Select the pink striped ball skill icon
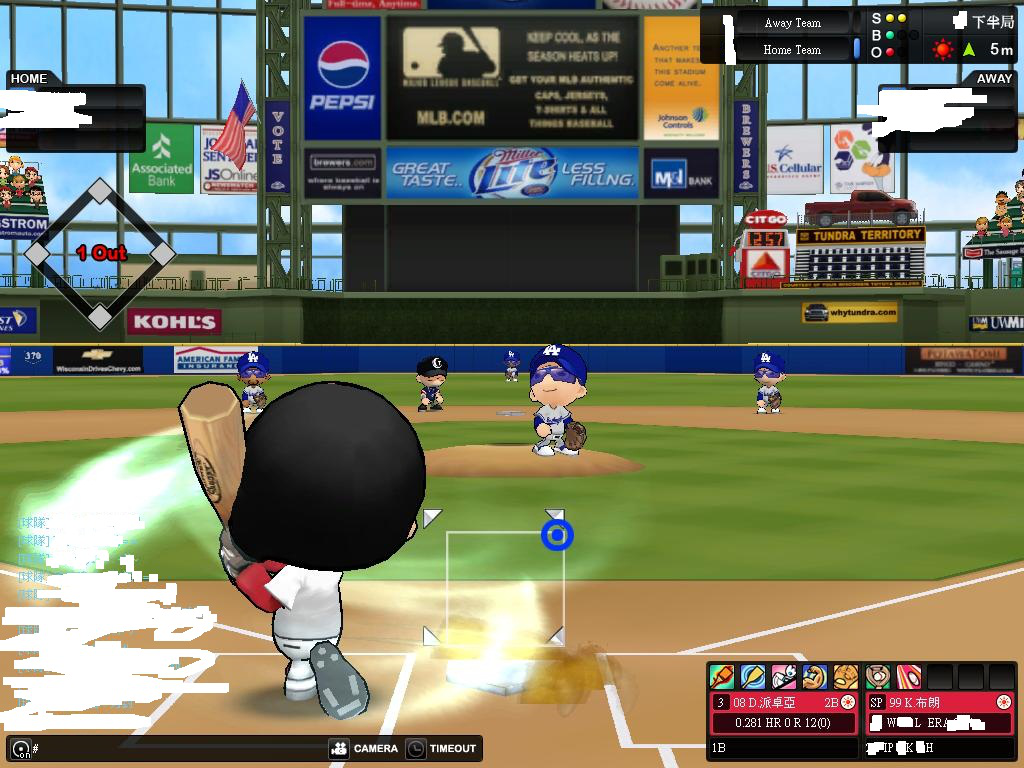The height and width of the screenshot is (768, 1024). tap(908, 676)
